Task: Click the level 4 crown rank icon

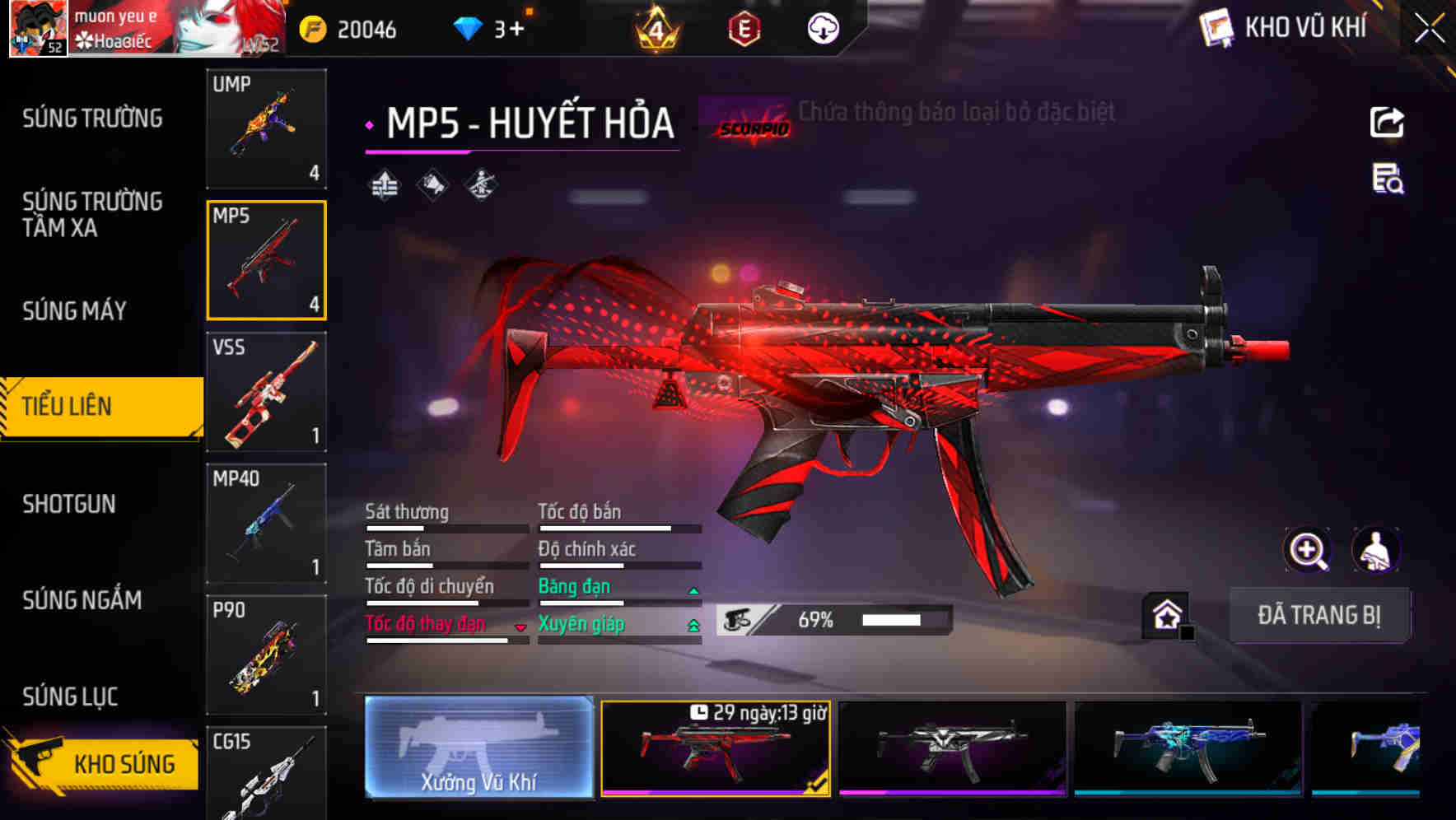Action: tap(656, 28)
